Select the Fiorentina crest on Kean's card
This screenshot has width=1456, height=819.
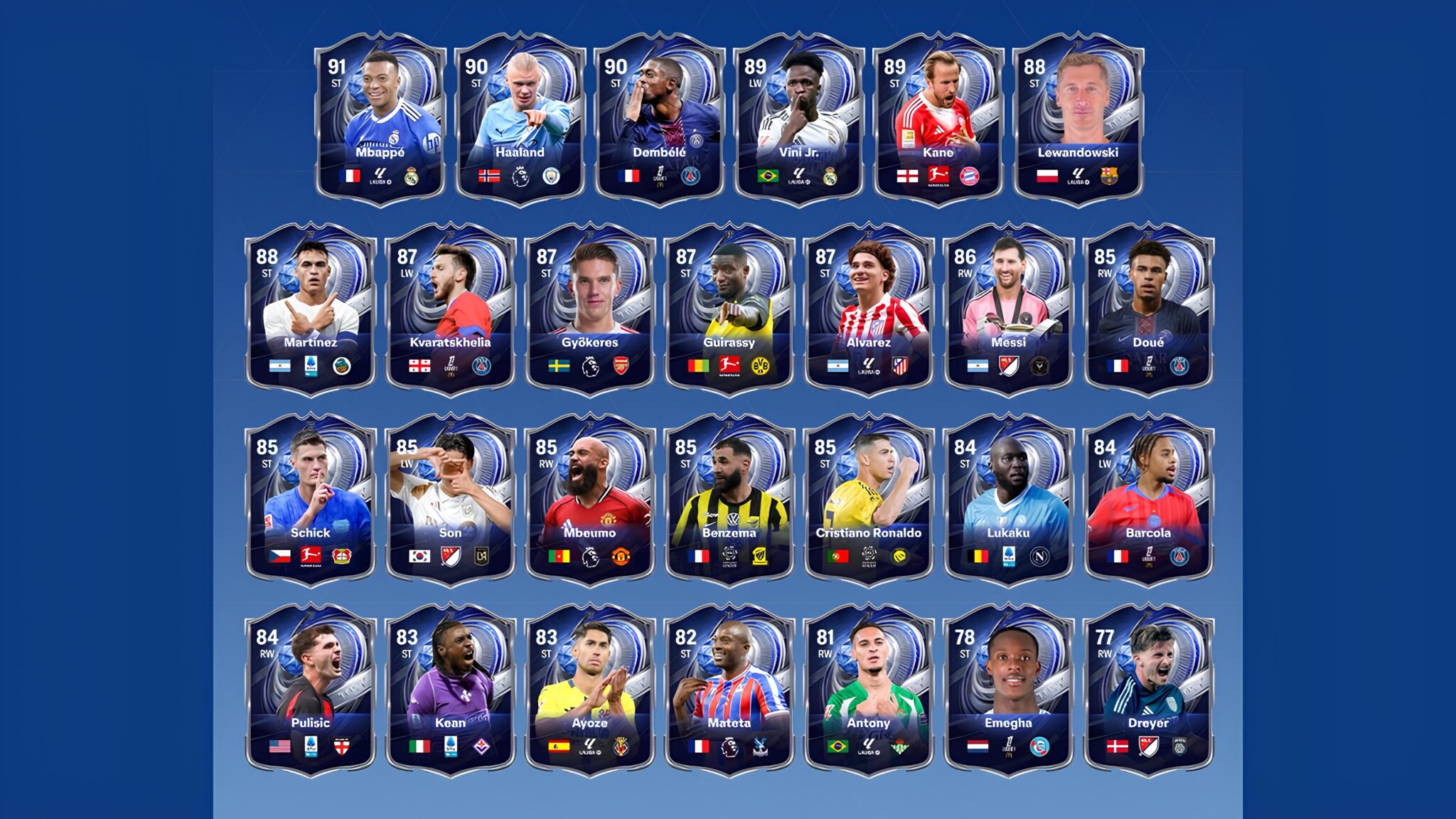(x=483, y=748)
